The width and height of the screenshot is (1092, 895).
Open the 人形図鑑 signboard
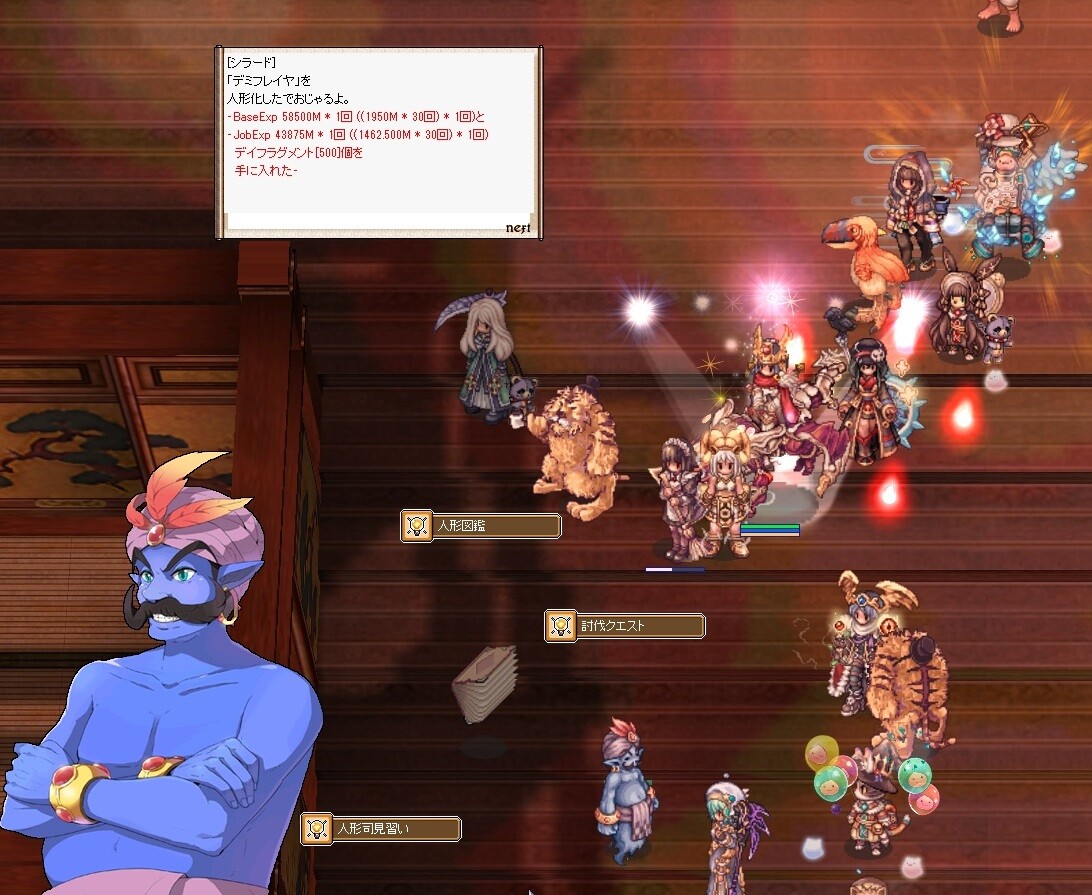pos(481,526)
